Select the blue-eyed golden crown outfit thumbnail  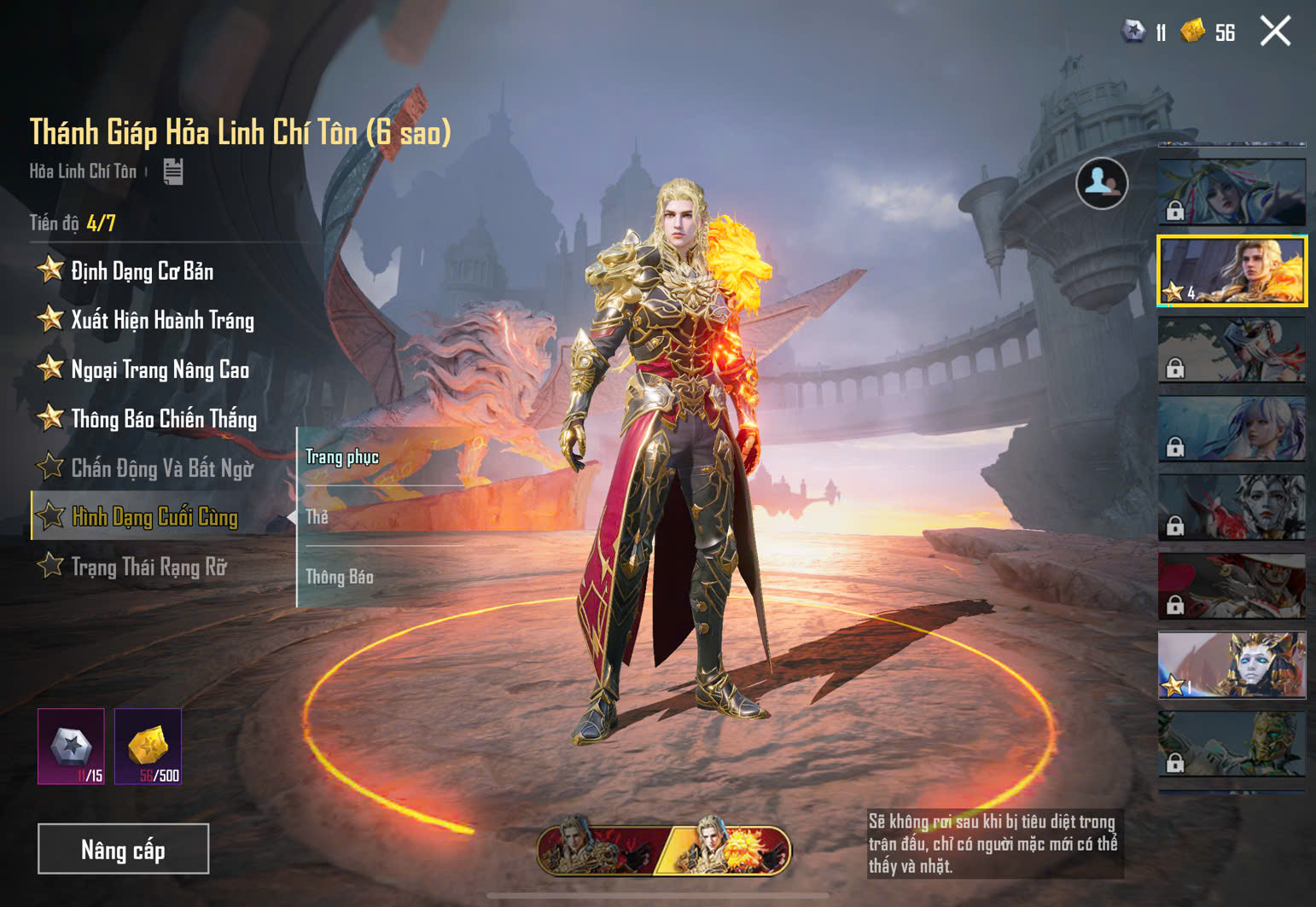[x=1232, y=666]
